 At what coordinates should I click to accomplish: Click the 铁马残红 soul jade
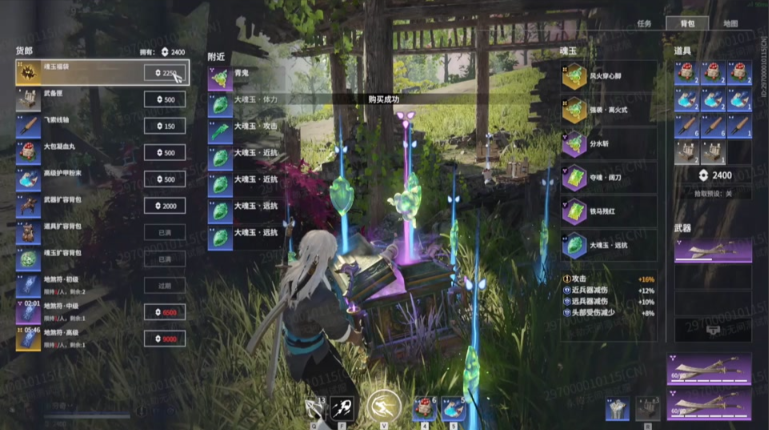pos(608,210)
